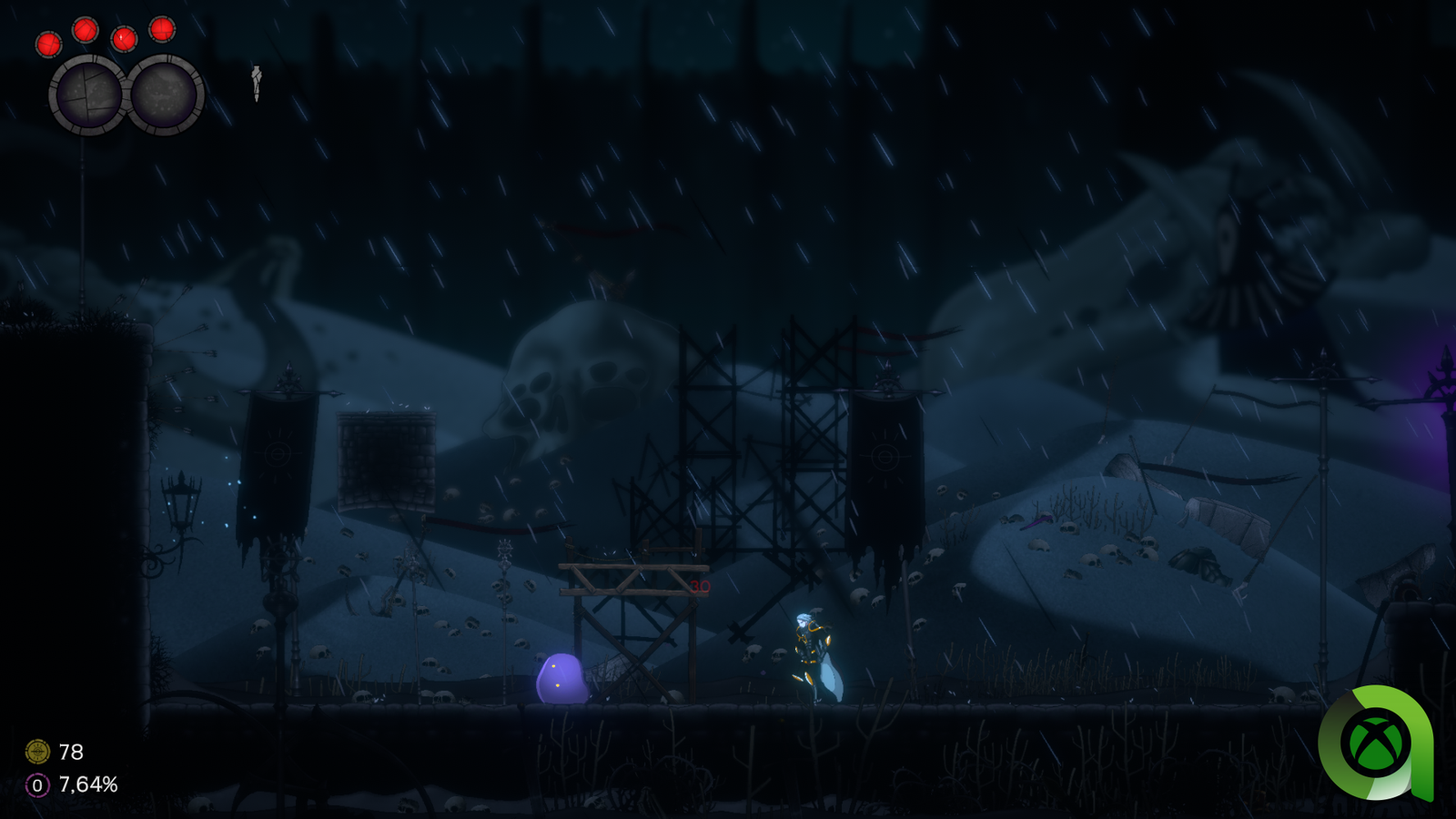Click the purple ring completion icon
Screen dimensions: 1456x819
(x=37, y=784)
